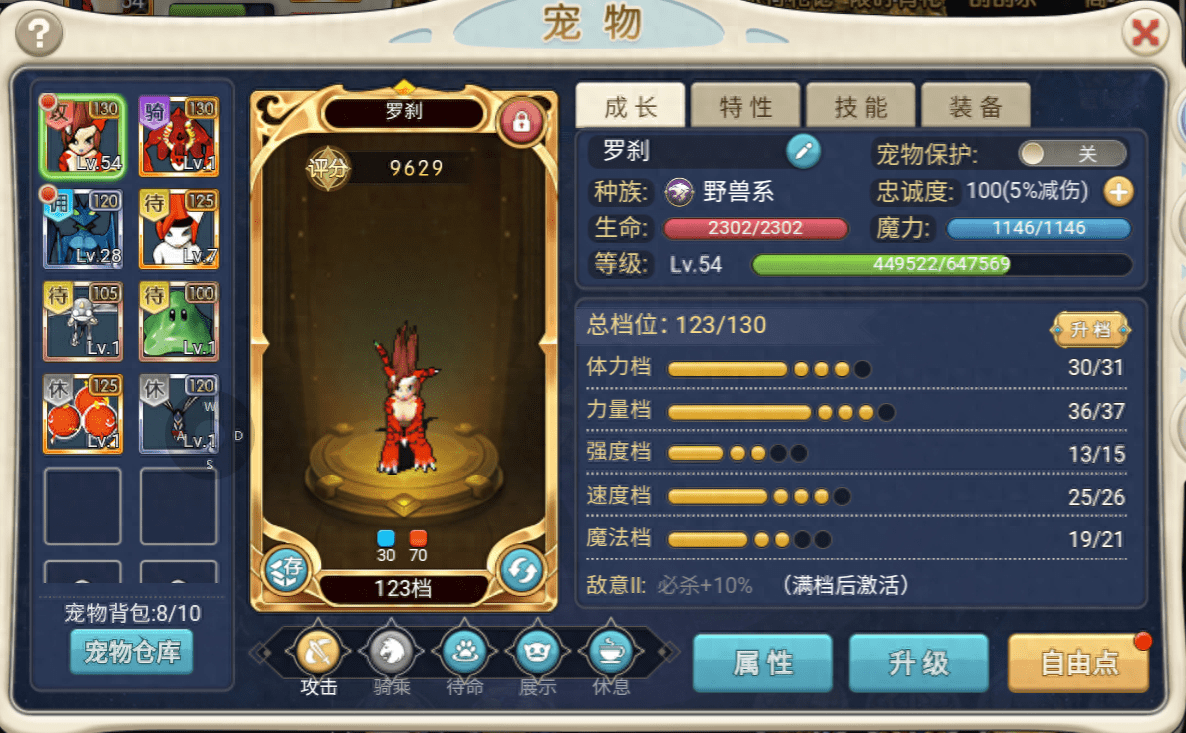
Task: Click the 升档 button
Action: coord(1090,329)
